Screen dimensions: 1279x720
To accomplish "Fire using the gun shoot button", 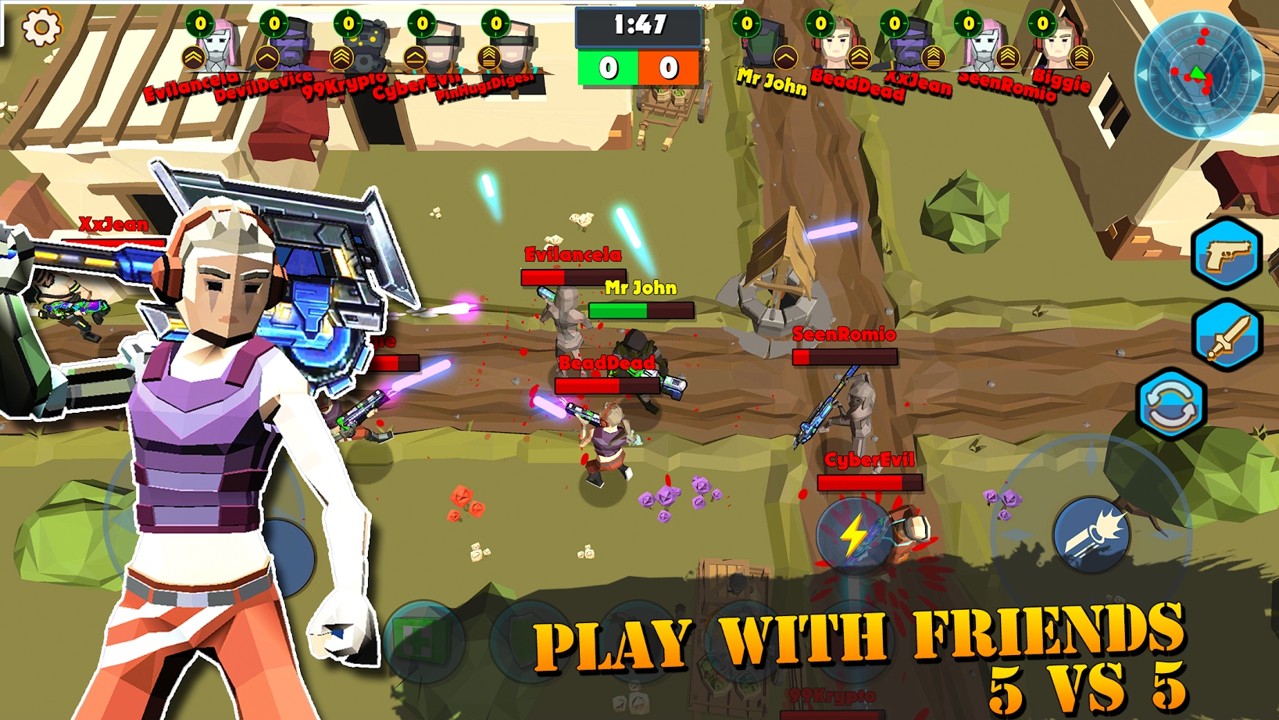I will point(1090,535).
